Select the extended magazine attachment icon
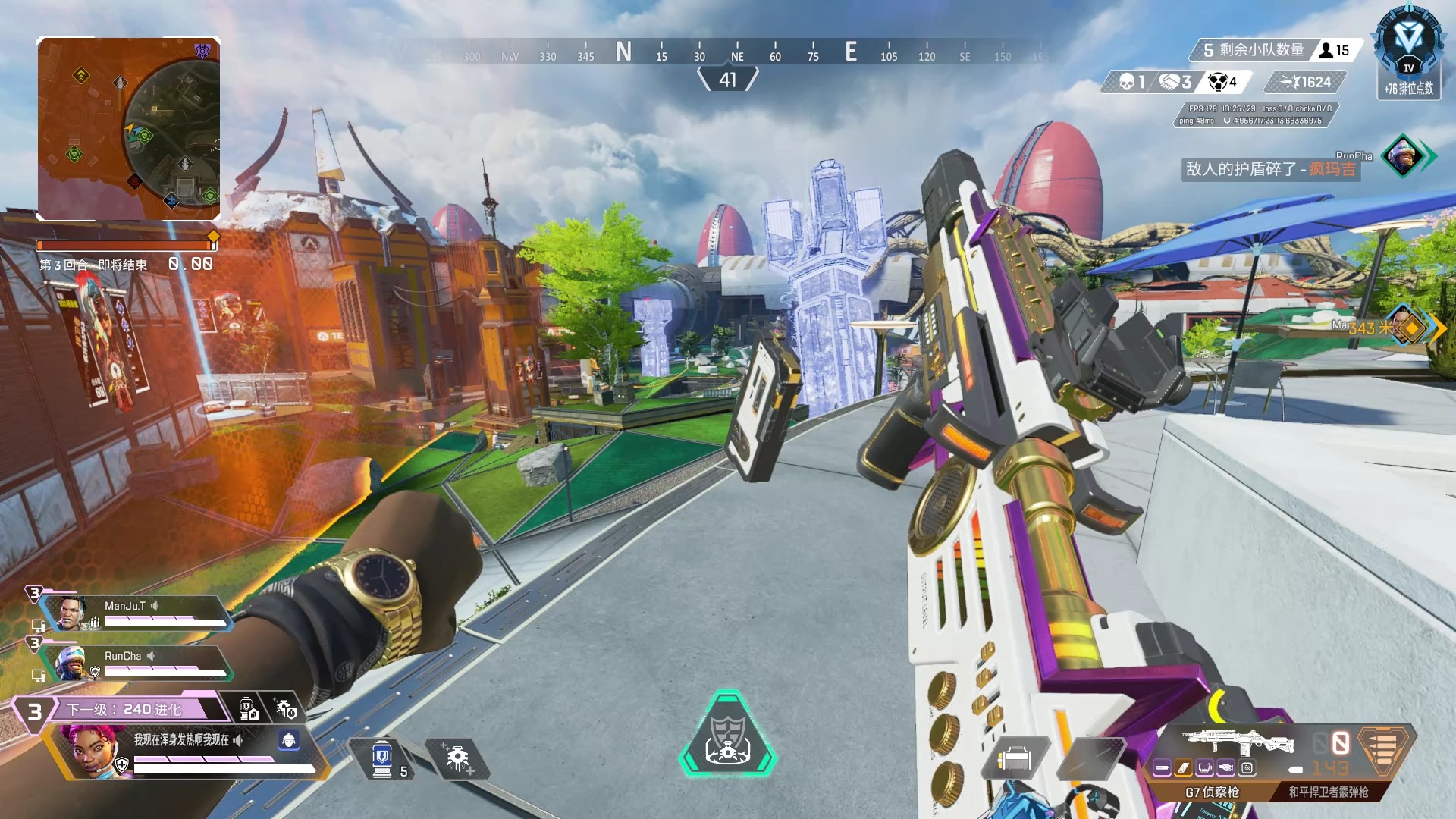 point(1181,767)
